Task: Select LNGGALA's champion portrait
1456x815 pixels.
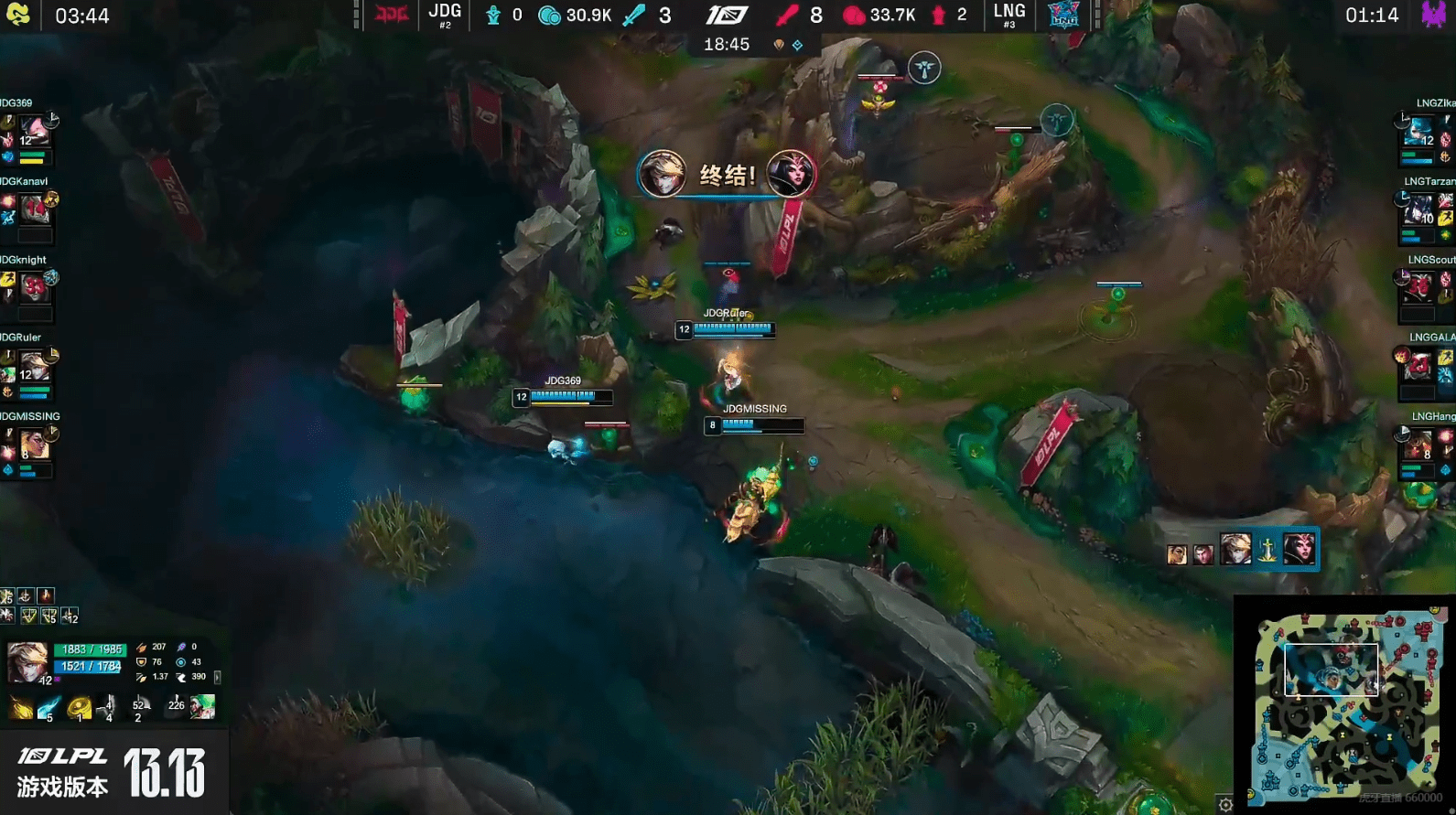Action: pyautogui.click(x=1419, y=366)
